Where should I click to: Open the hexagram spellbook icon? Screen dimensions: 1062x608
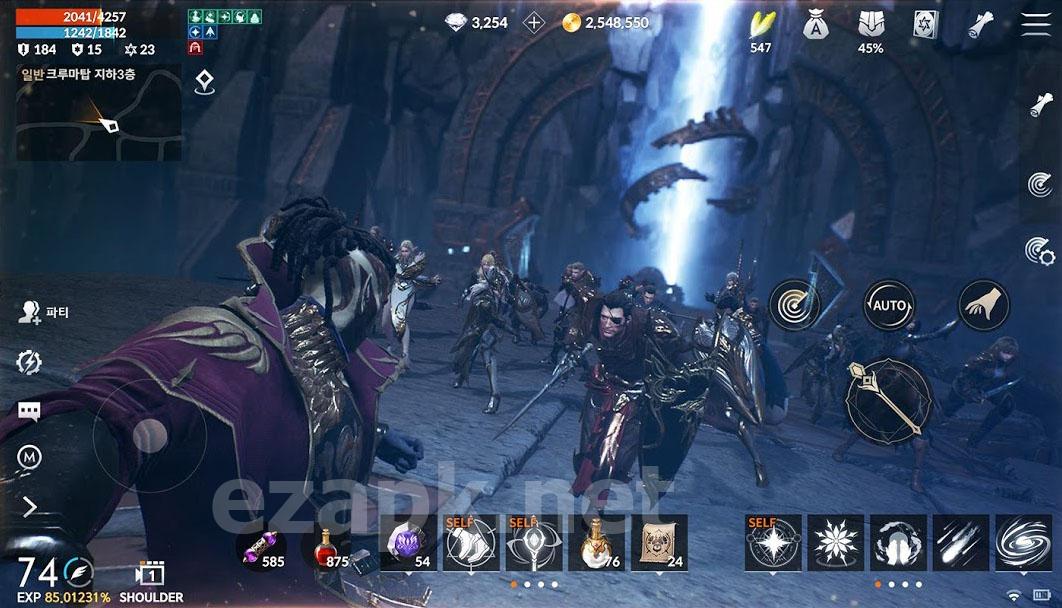coord(924,25)
